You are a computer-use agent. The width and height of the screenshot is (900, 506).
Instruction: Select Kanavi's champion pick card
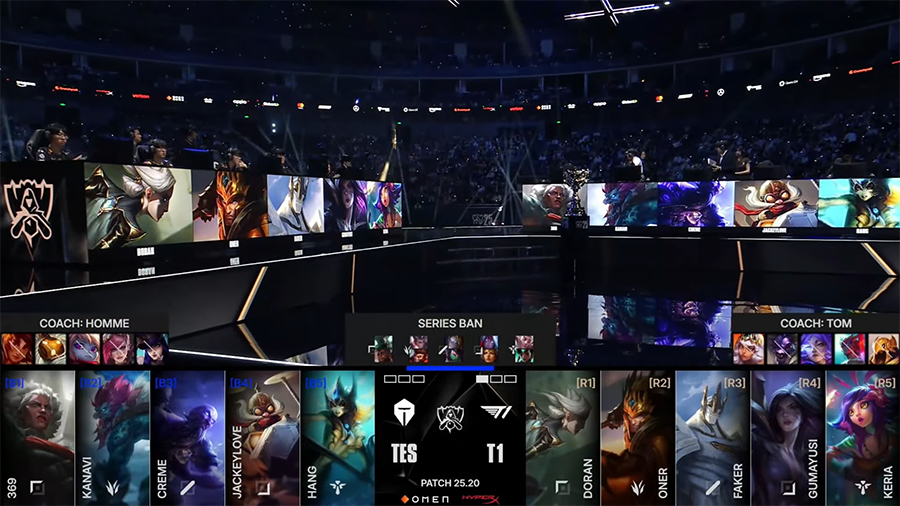click(x=113, y=437)
